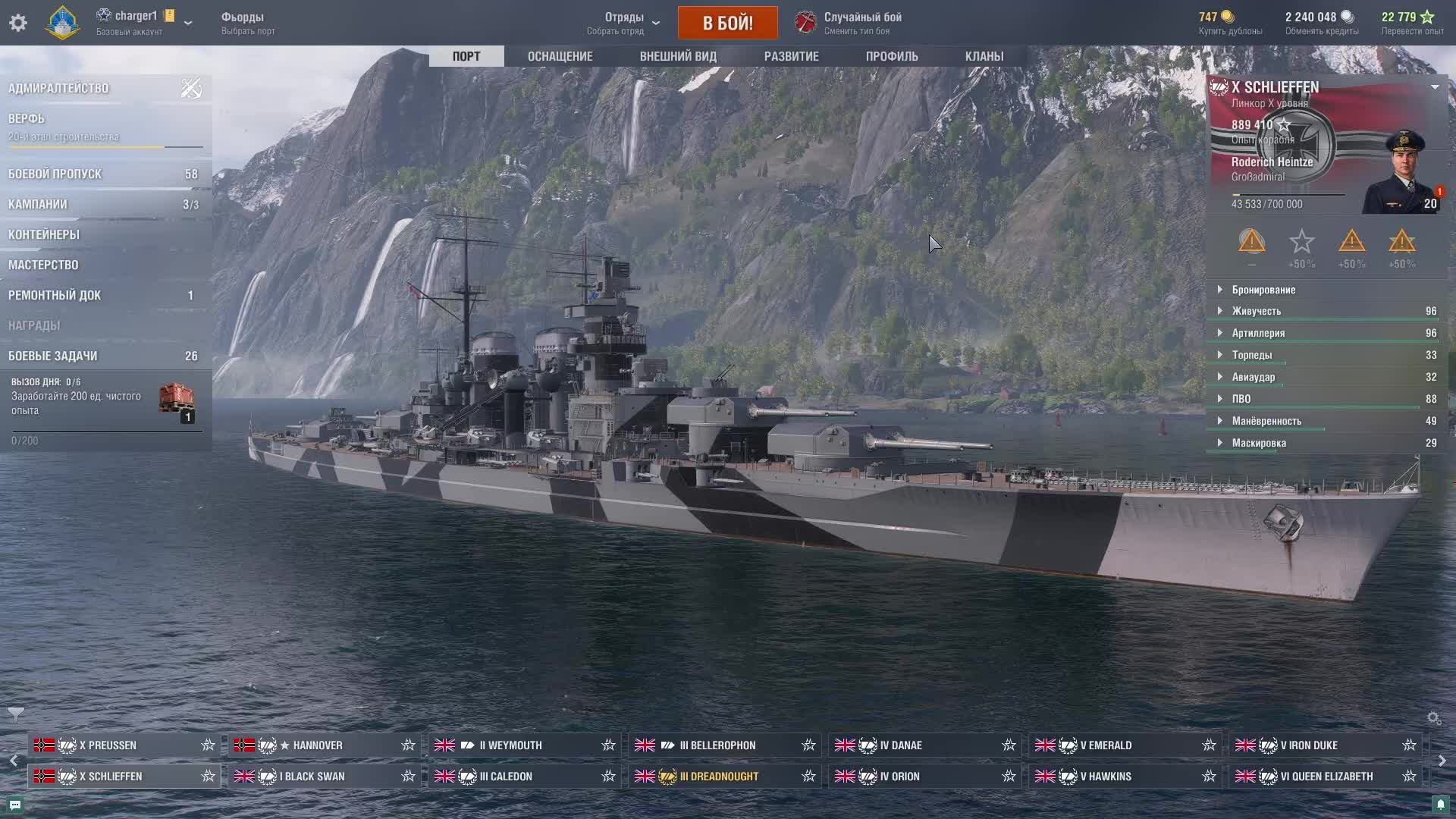Open the Адмиралтейство menu entry
Screen dimensions: 1456x819
pos(58,89)
